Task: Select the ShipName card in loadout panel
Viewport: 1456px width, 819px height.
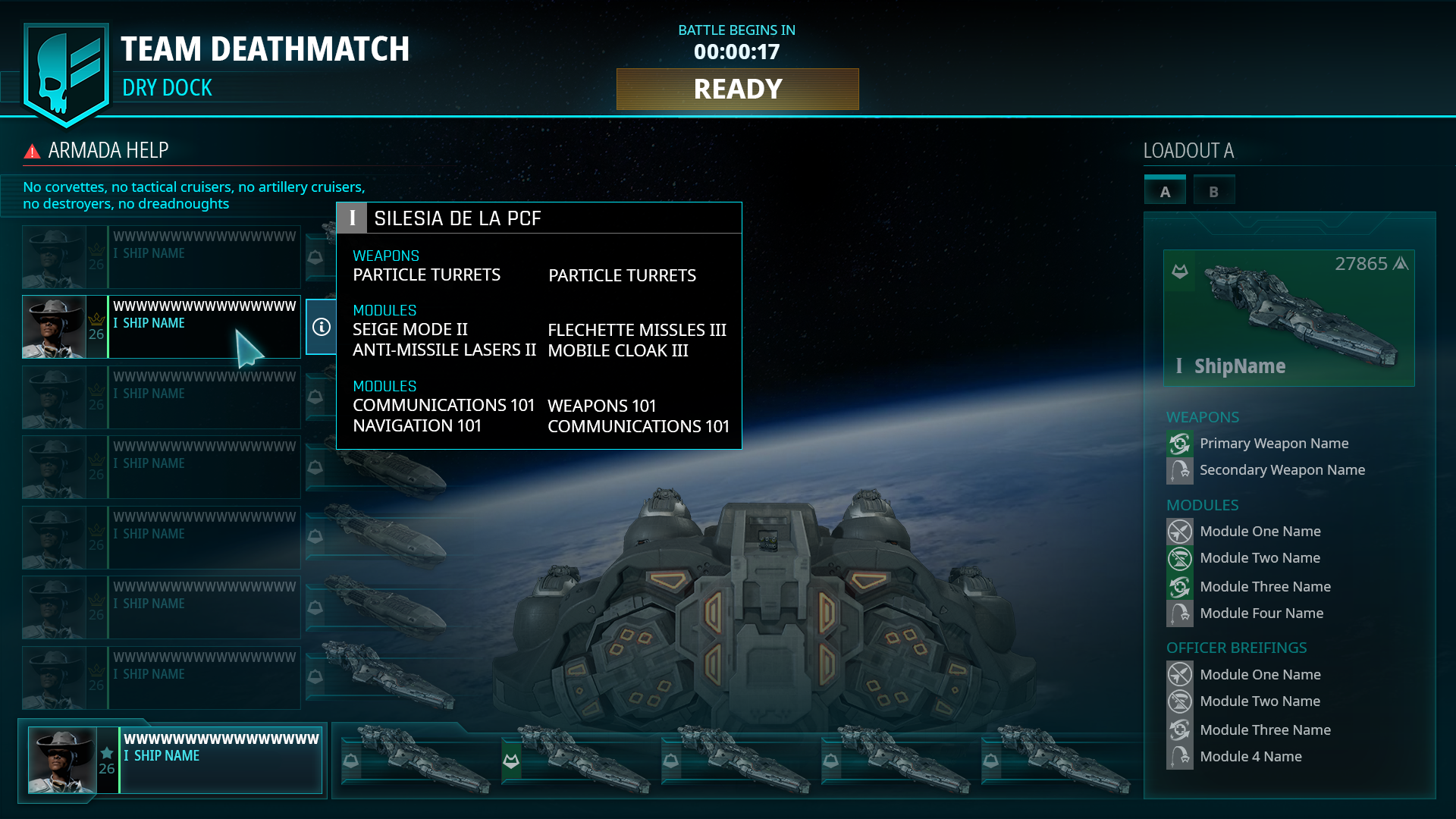Action: 1288,318
